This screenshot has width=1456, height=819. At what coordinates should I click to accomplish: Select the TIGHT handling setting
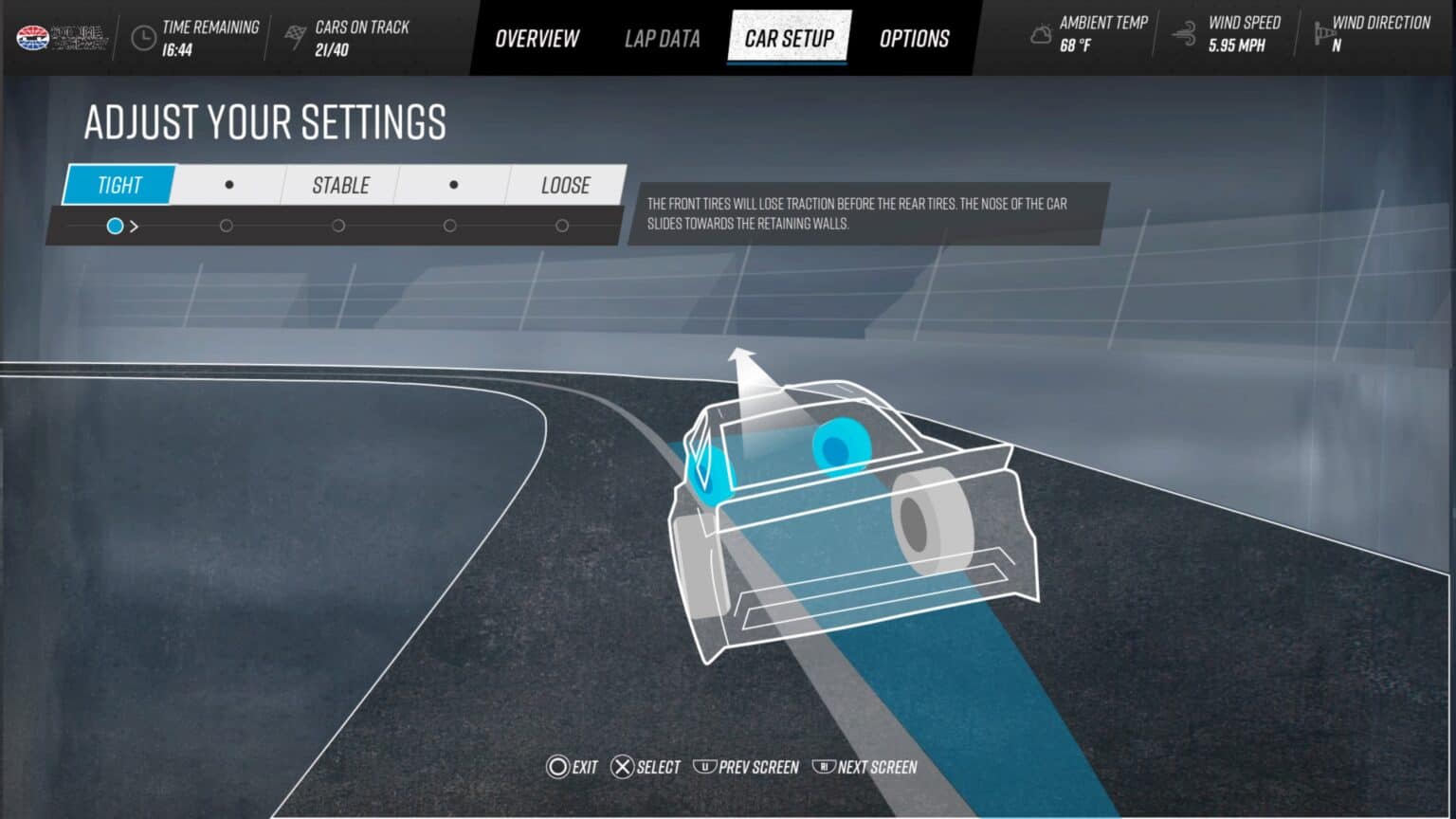coord(118,185)
